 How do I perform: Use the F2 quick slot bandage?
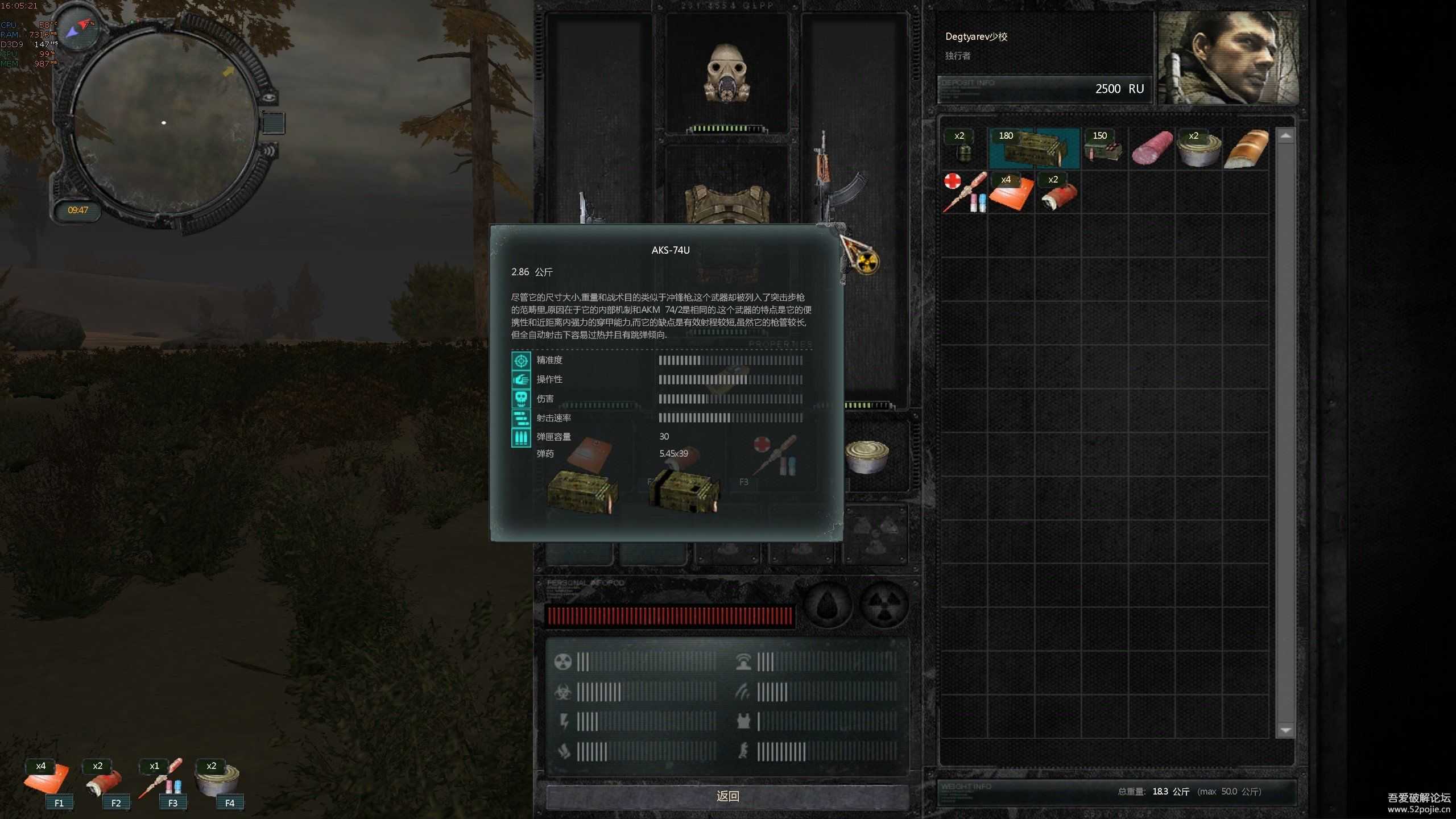pos(105,780)
